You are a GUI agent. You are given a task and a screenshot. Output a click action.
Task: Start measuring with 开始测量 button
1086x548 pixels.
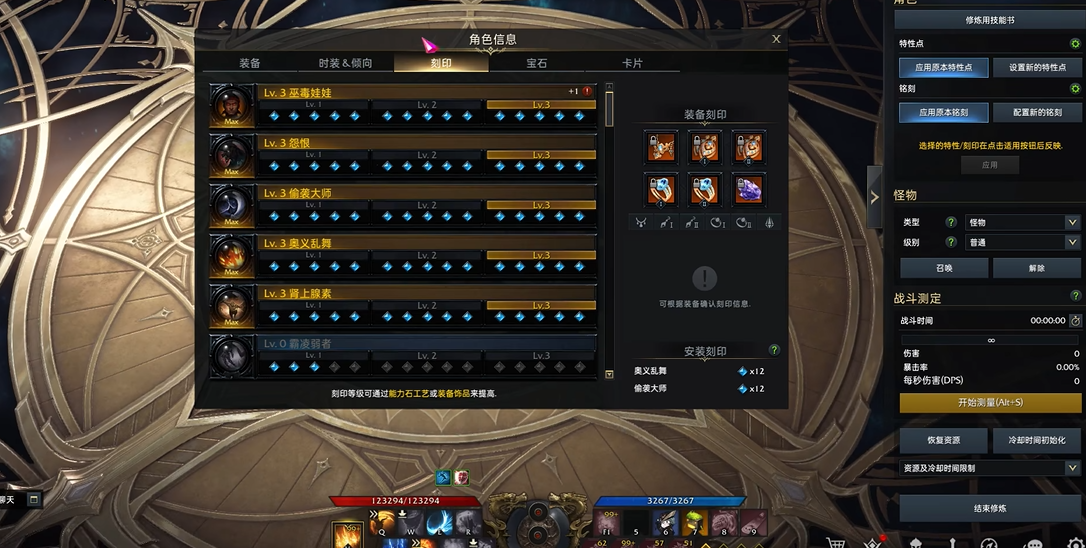989,403
